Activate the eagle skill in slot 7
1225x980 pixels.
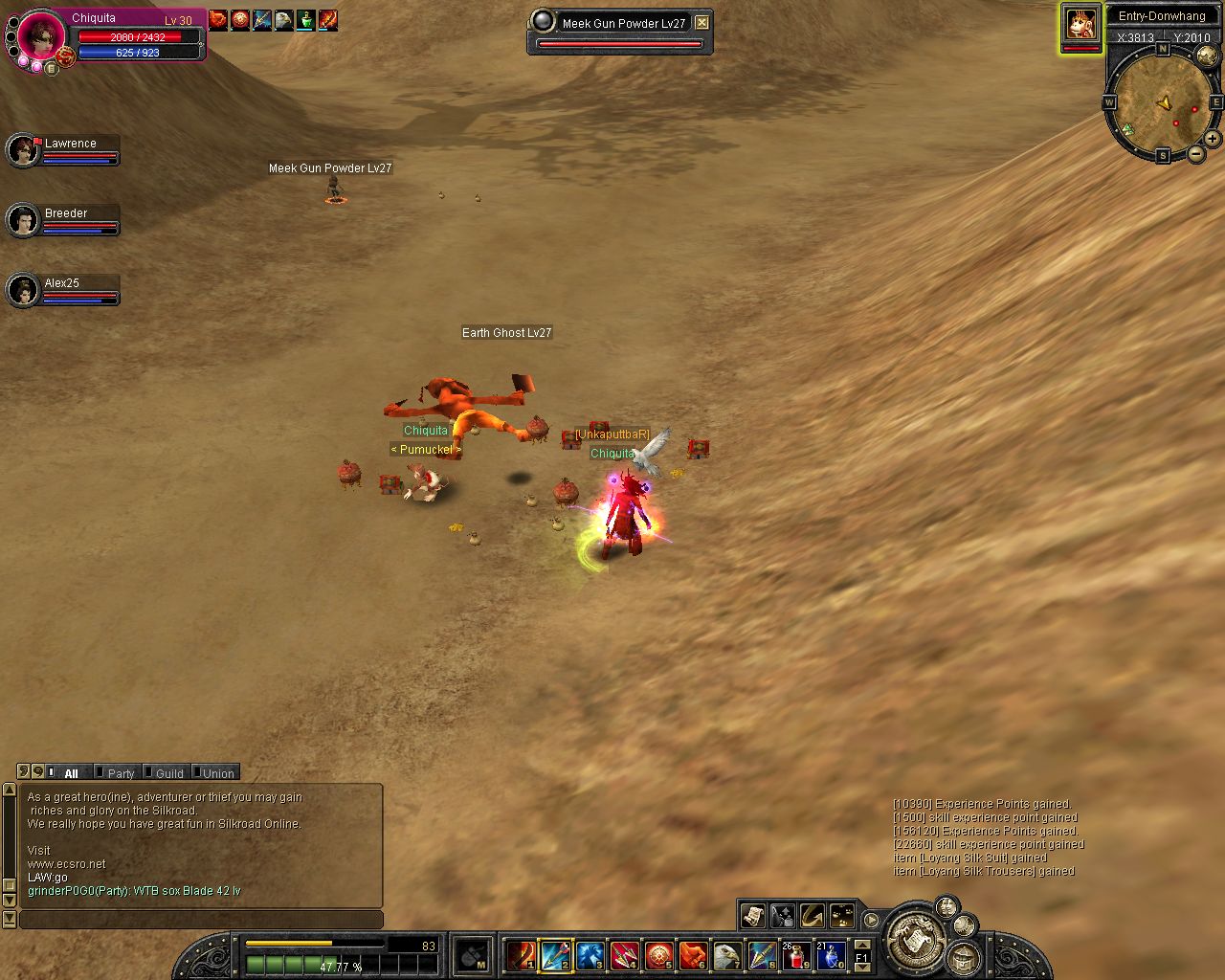(x=727, y=955)
